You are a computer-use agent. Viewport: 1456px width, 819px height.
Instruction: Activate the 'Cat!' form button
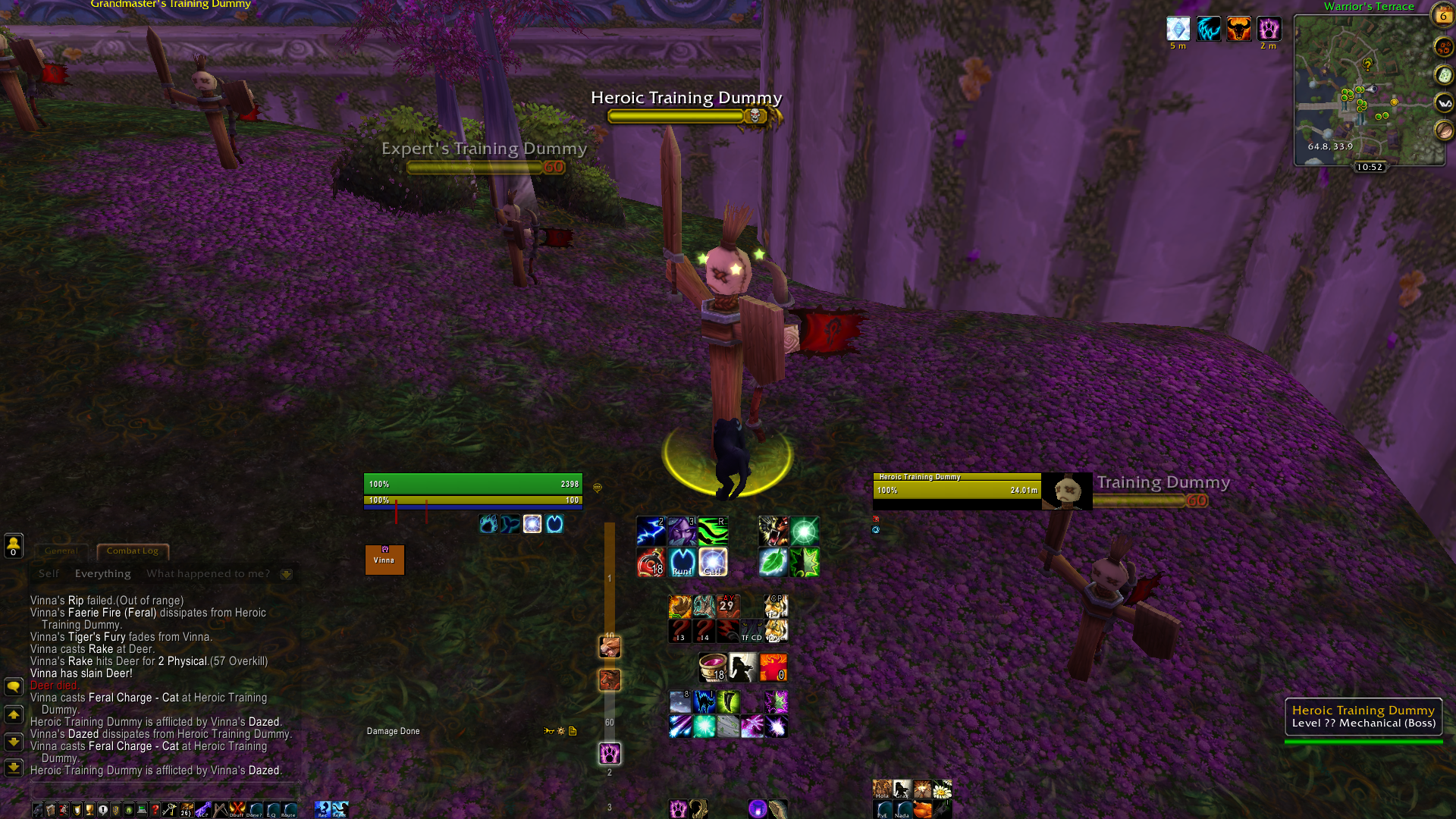click(713, 563)
